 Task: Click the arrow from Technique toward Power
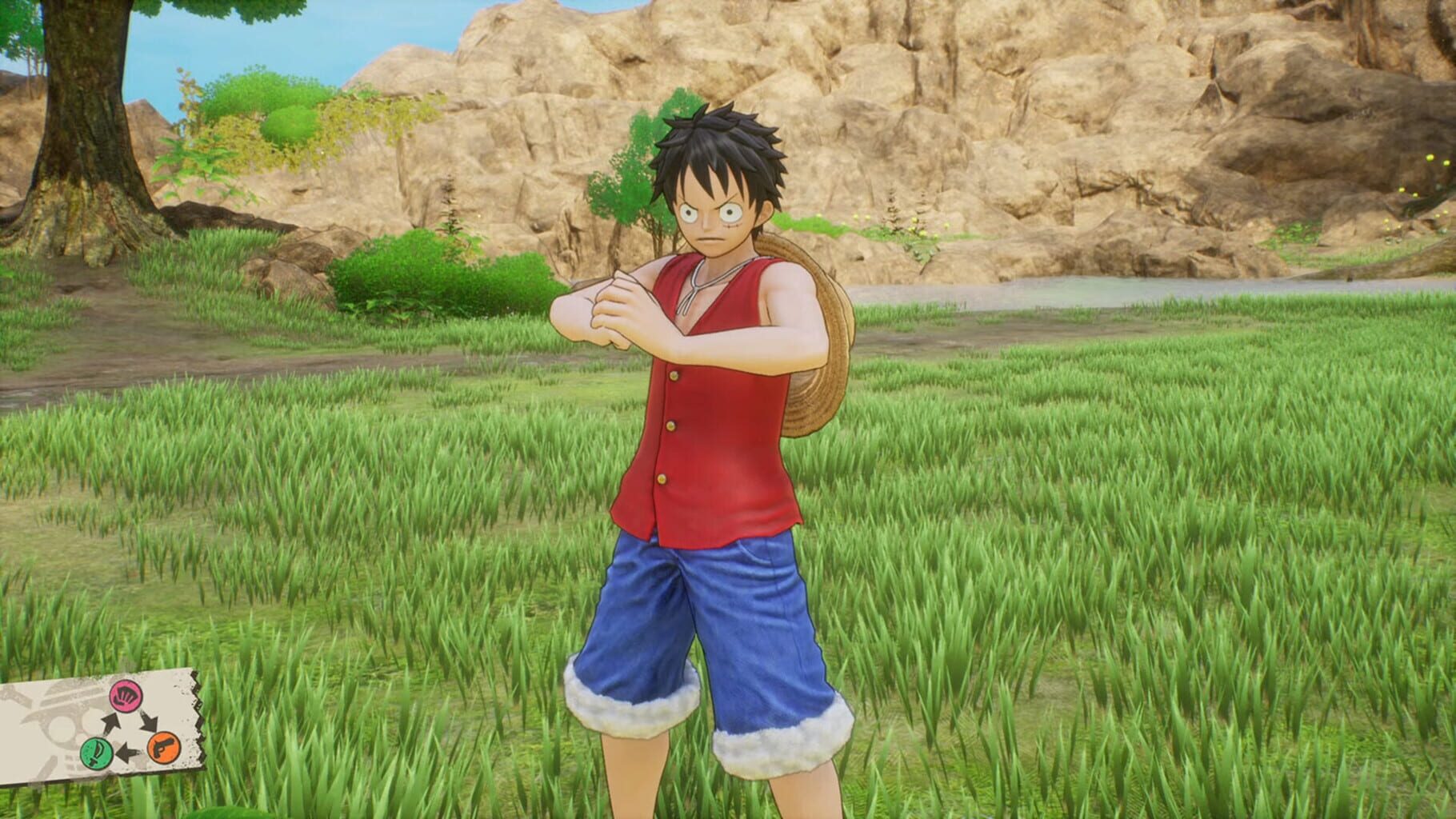click(x=110, y=723)
